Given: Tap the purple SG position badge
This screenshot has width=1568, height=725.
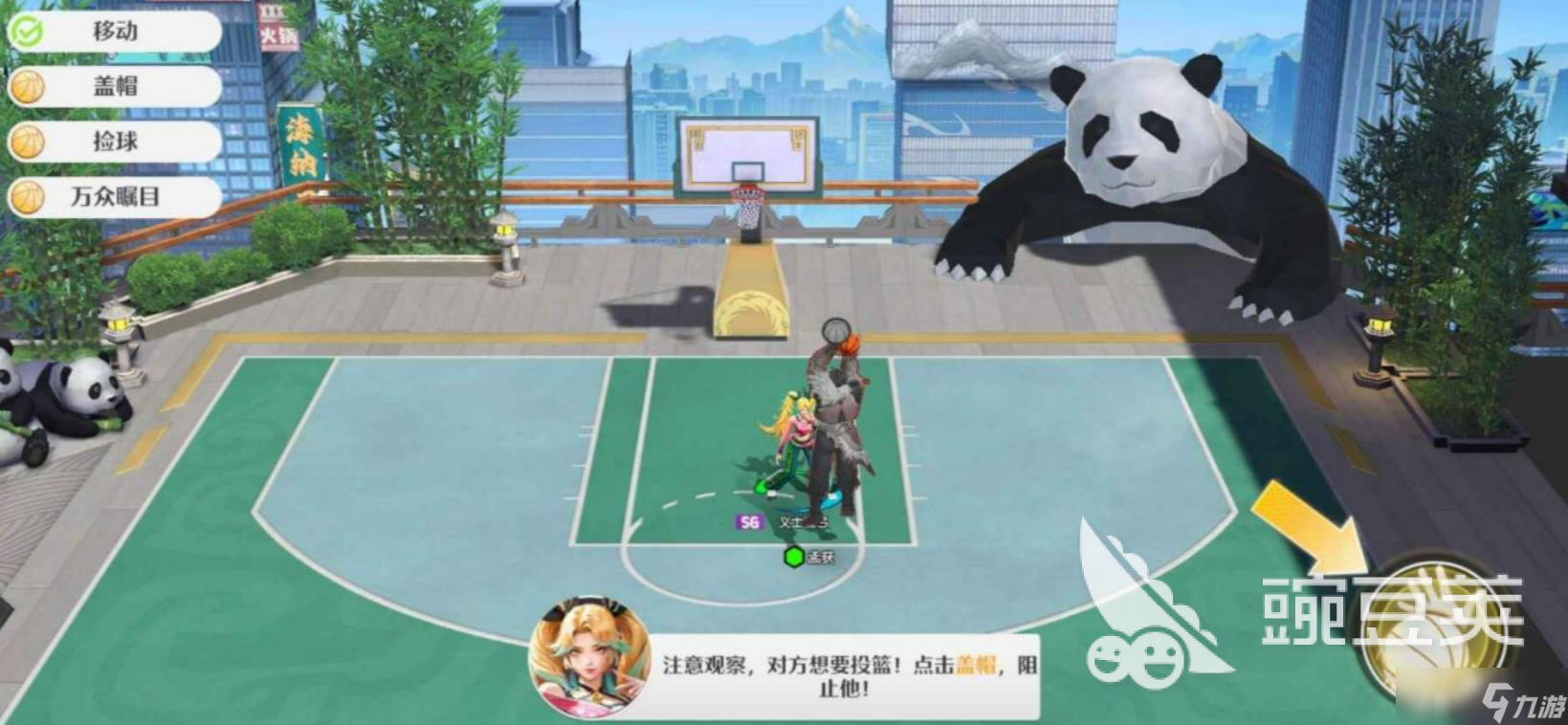Looking at the screenshot, I should pyautogui.click(x=748, y=522).
